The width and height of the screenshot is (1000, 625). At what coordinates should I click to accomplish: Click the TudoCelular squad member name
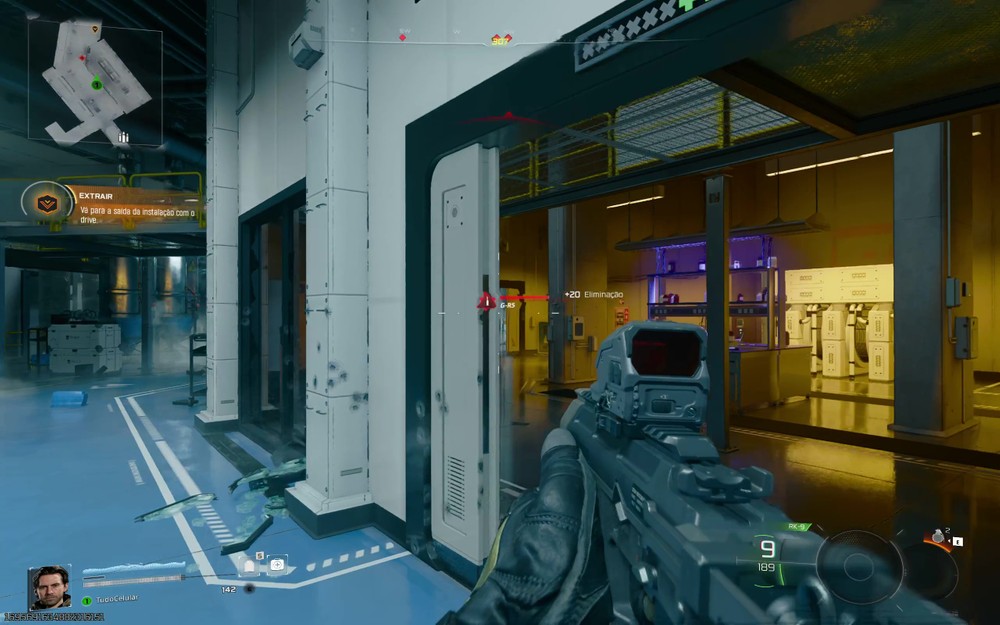click(x=116, y=599)
